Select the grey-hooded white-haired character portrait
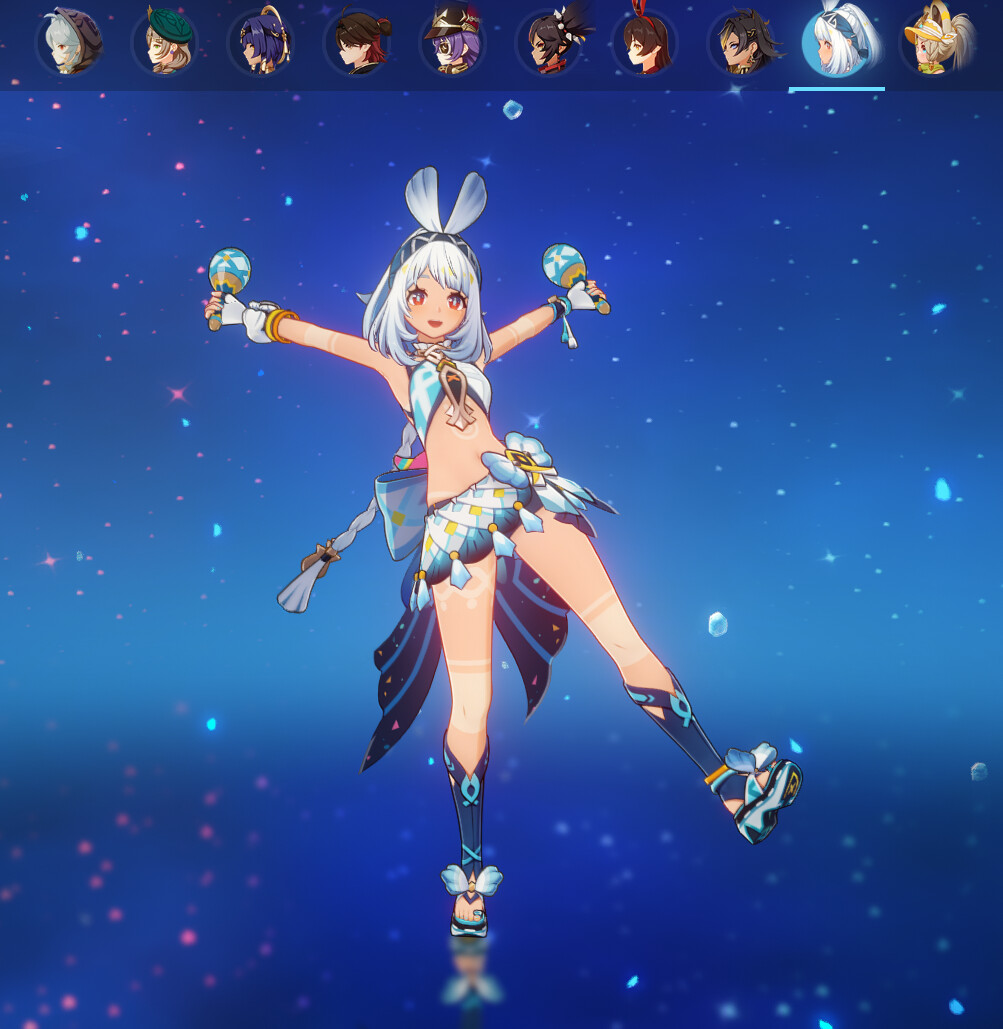The width and height of the screenshot is (1003, 1029). pyautogui.click(x=69, y=43)
